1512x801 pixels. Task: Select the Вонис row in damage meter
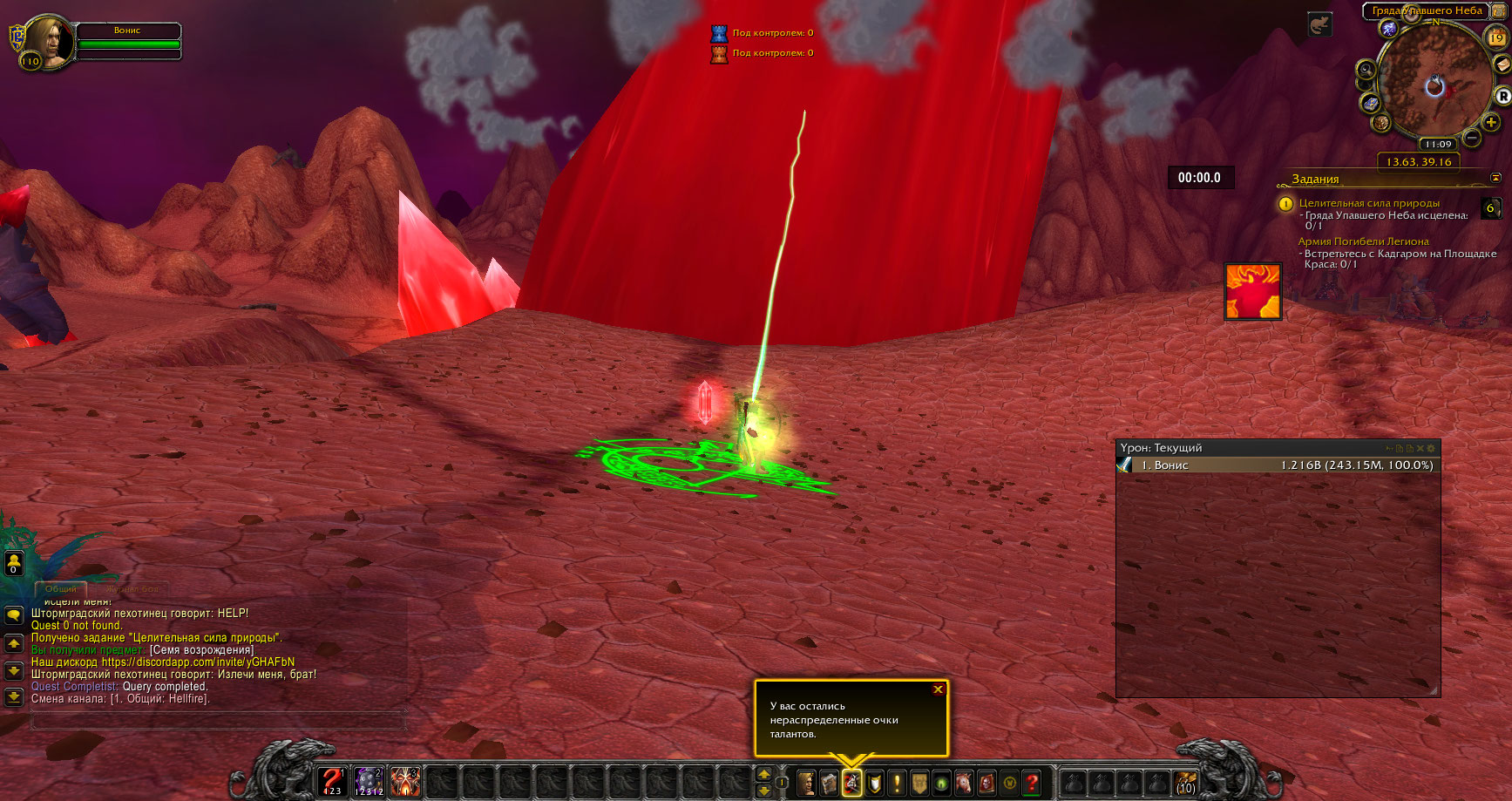click(1277, 465)
